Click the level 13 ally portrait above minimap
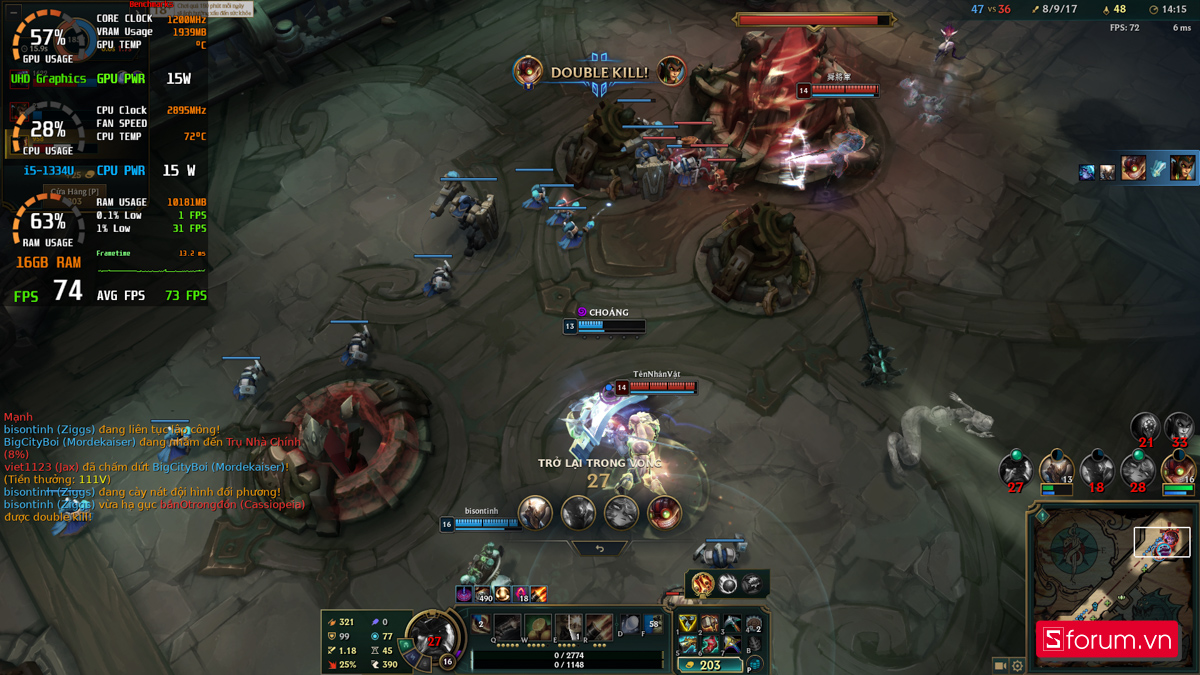 1056,469
